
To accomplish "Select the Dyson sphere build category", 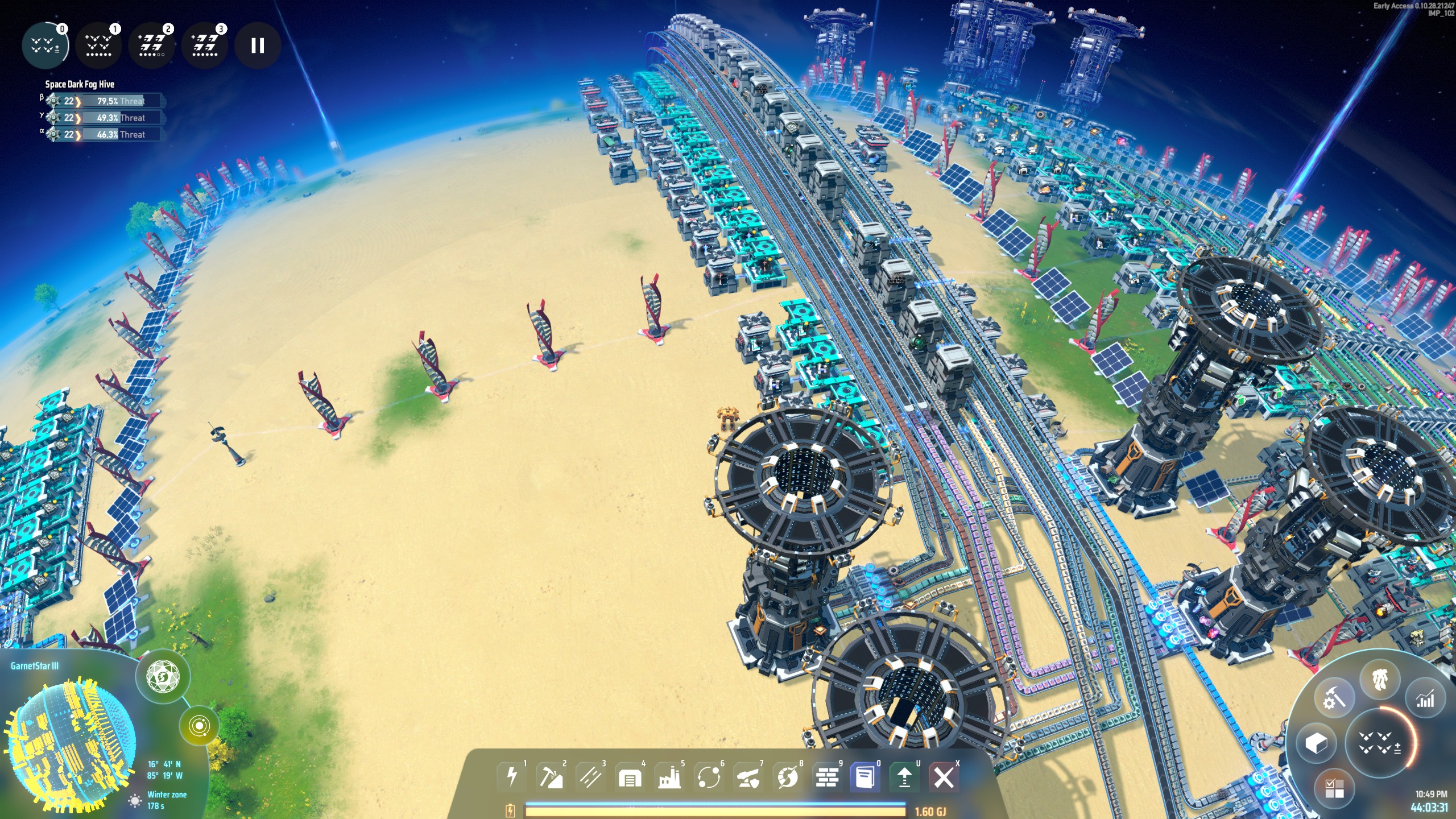I will coord(788,776).
